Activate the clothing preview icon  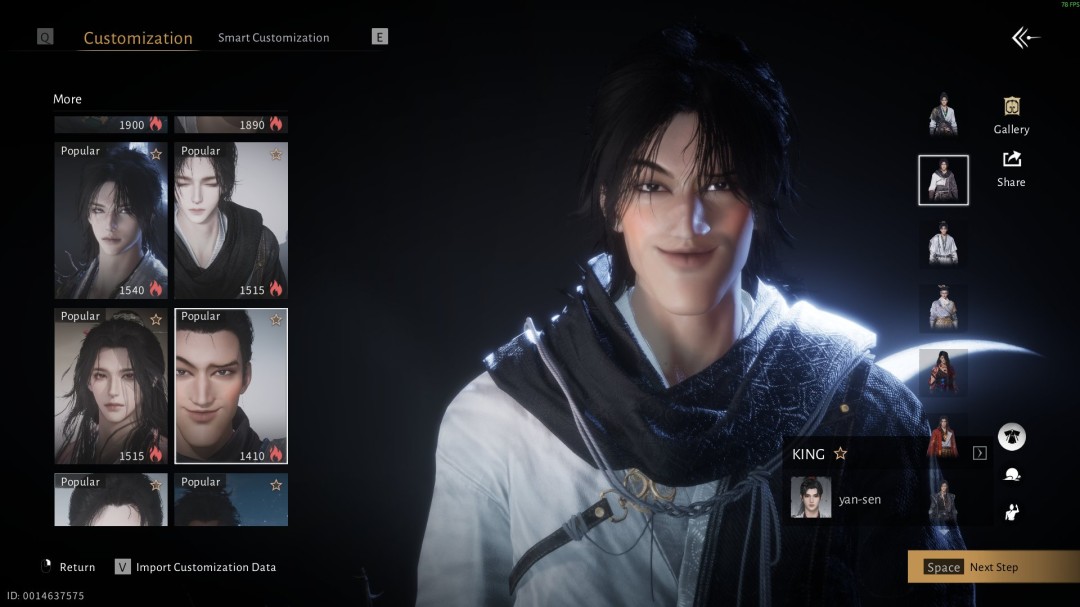(x=1012, y=437)
